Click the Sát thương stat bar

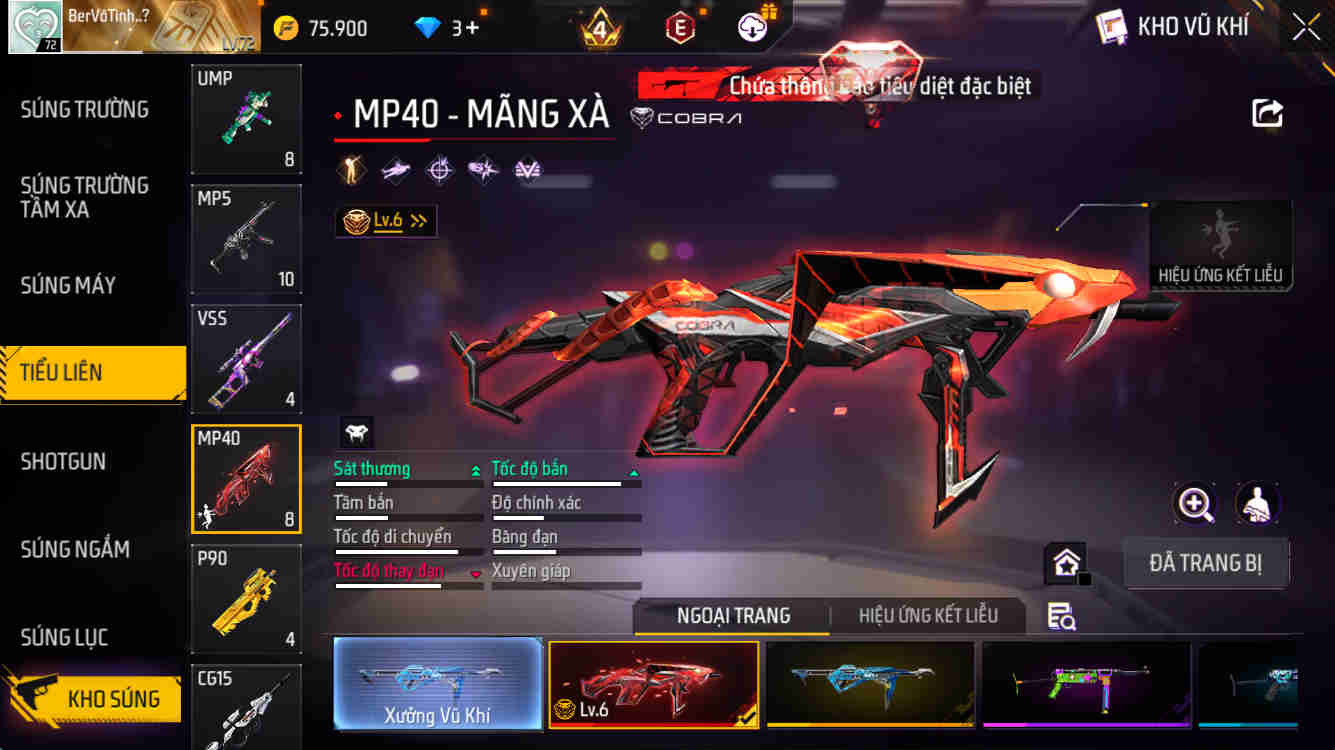coord(409,468)
